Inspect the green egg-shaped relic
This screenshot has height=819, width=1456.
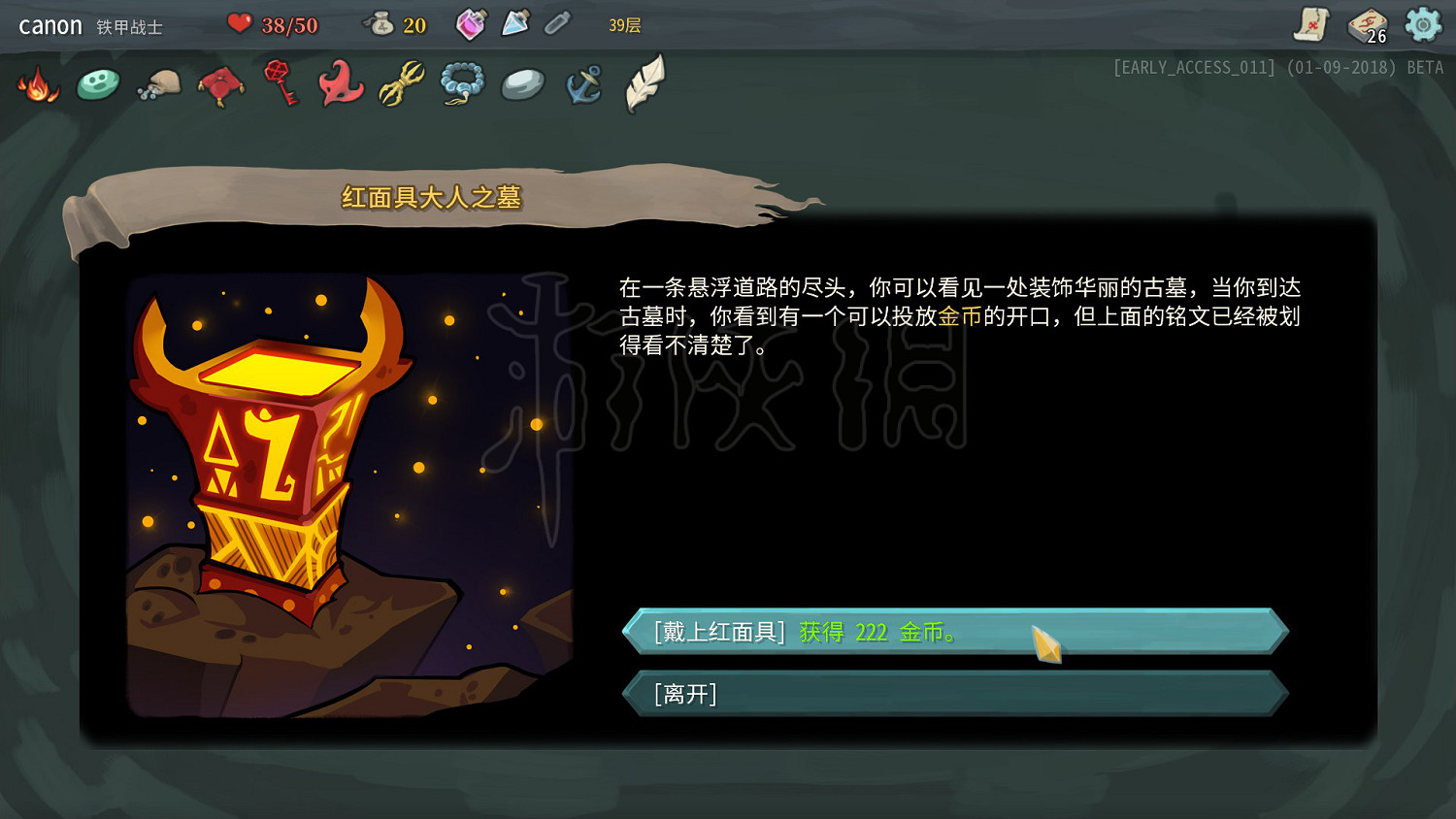coord(97,84)
